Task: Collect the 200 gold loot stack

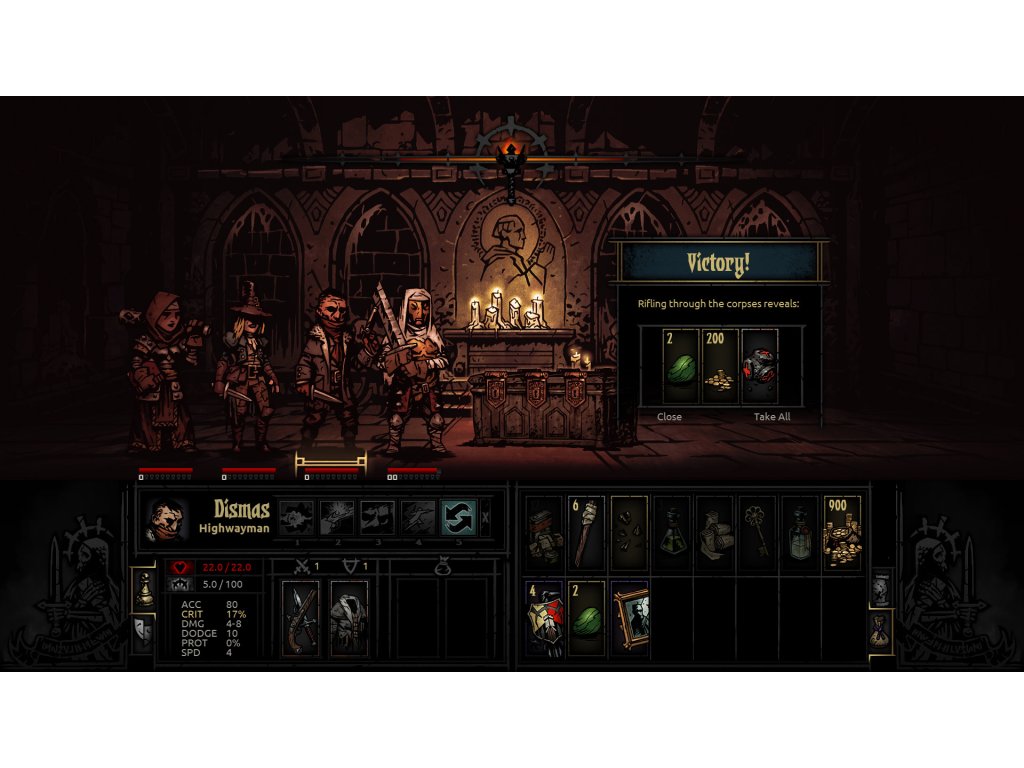Action: click(x=720, y=368)
